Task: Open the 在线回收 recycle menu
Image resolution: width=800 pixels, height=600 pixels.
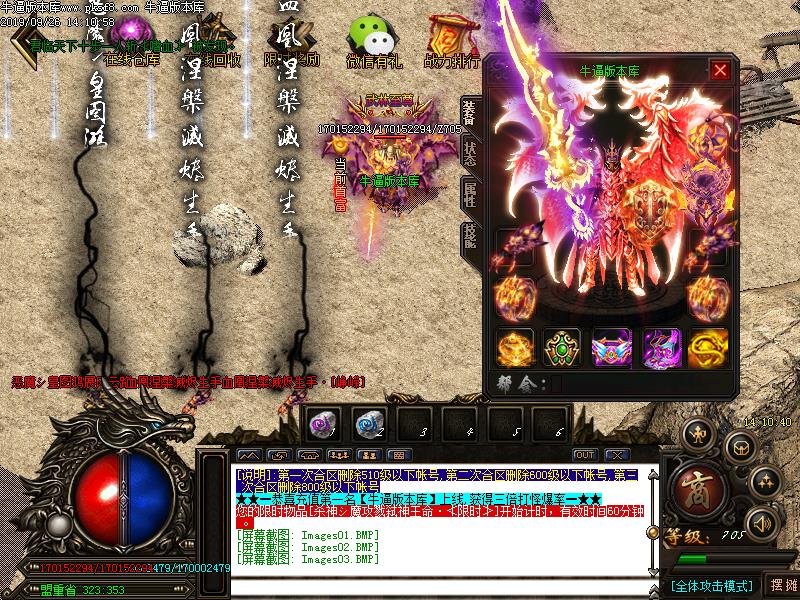Action: pos(214,42)
